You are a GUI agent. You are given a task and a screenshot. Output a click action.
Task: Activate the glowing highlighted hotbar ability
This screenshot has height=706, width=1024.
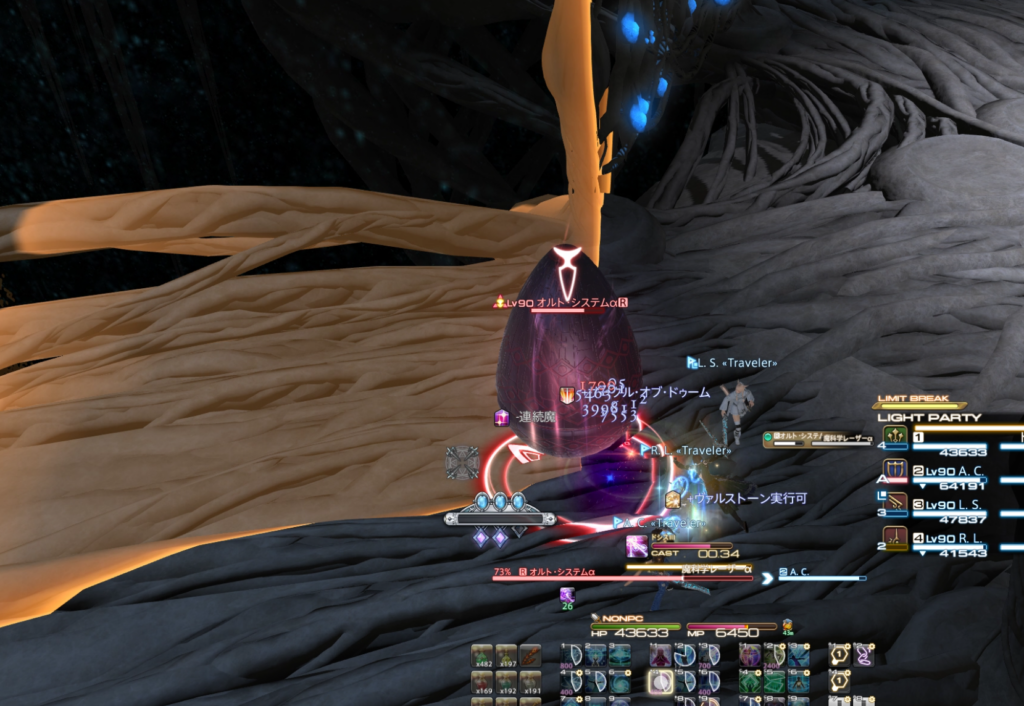pyautogui.click(x=659, y=682)
